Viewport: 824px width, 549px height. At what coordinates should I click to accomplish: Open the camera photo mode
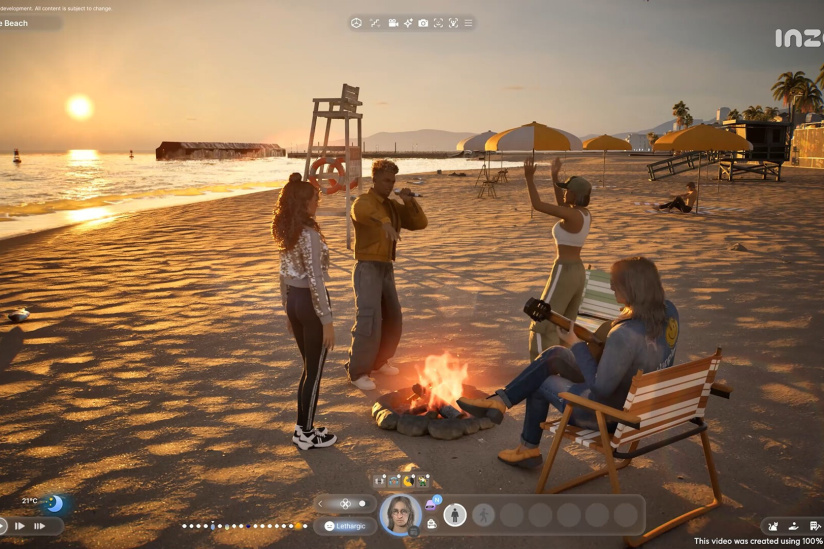(x=423, y=22)
